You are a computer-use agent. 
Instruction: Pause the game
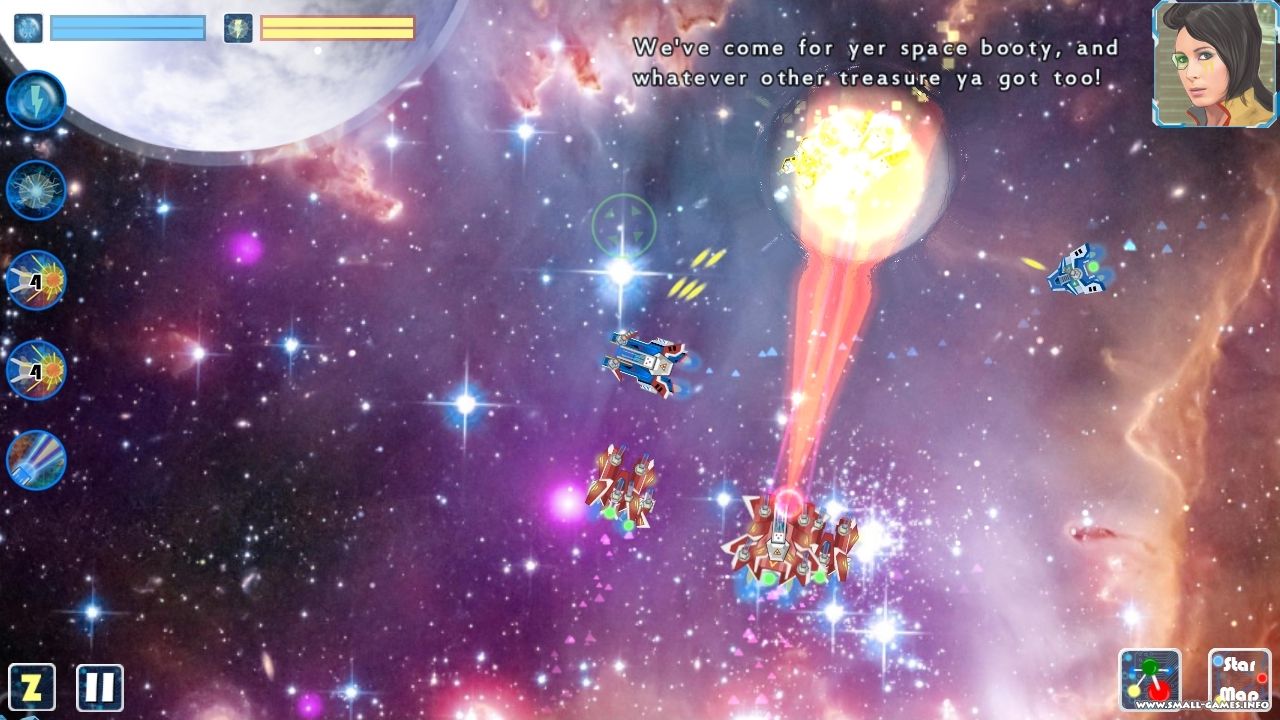pyautogui.click(x=100, y=687)
